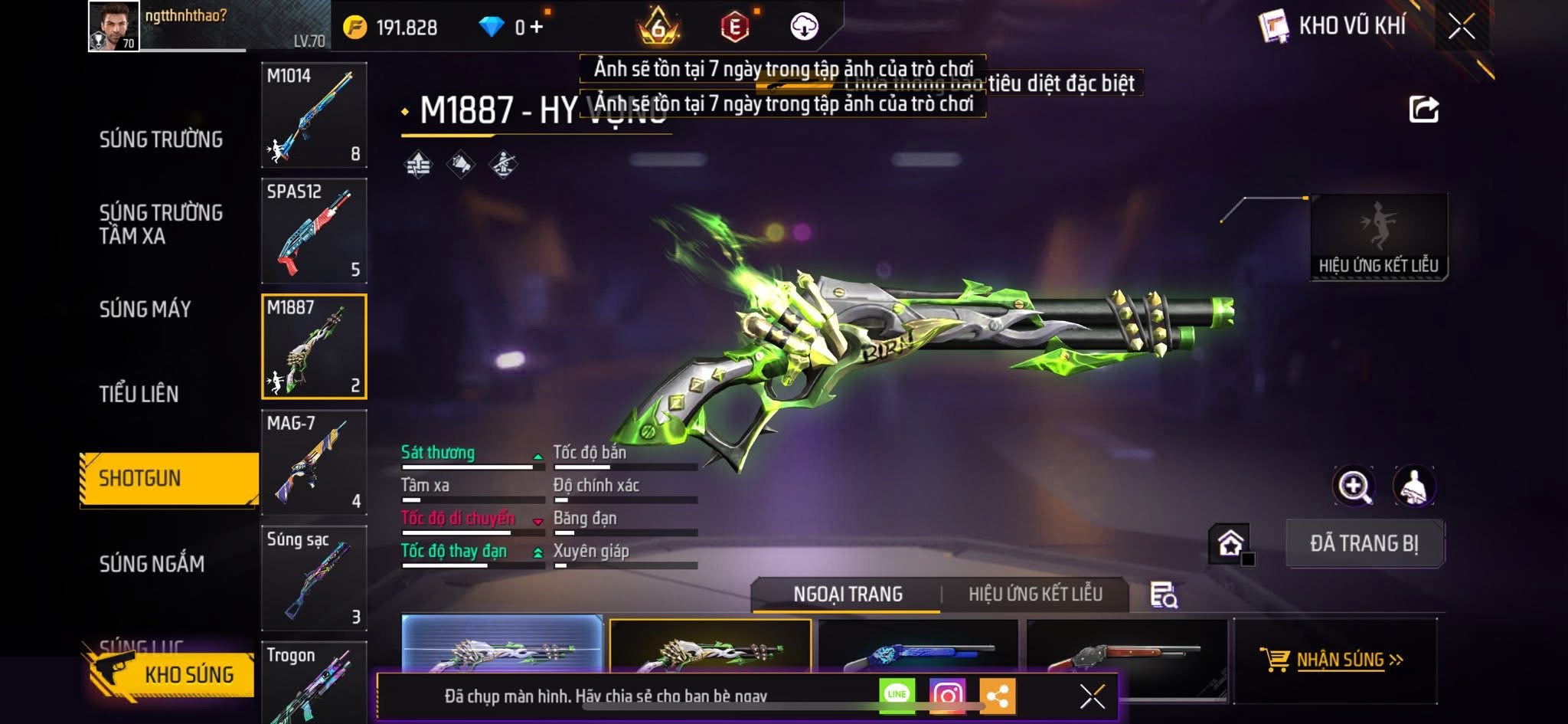Open the Trogon weapon tile
Viewport: 1568px width, 724px height.
(x=314, y=682)
